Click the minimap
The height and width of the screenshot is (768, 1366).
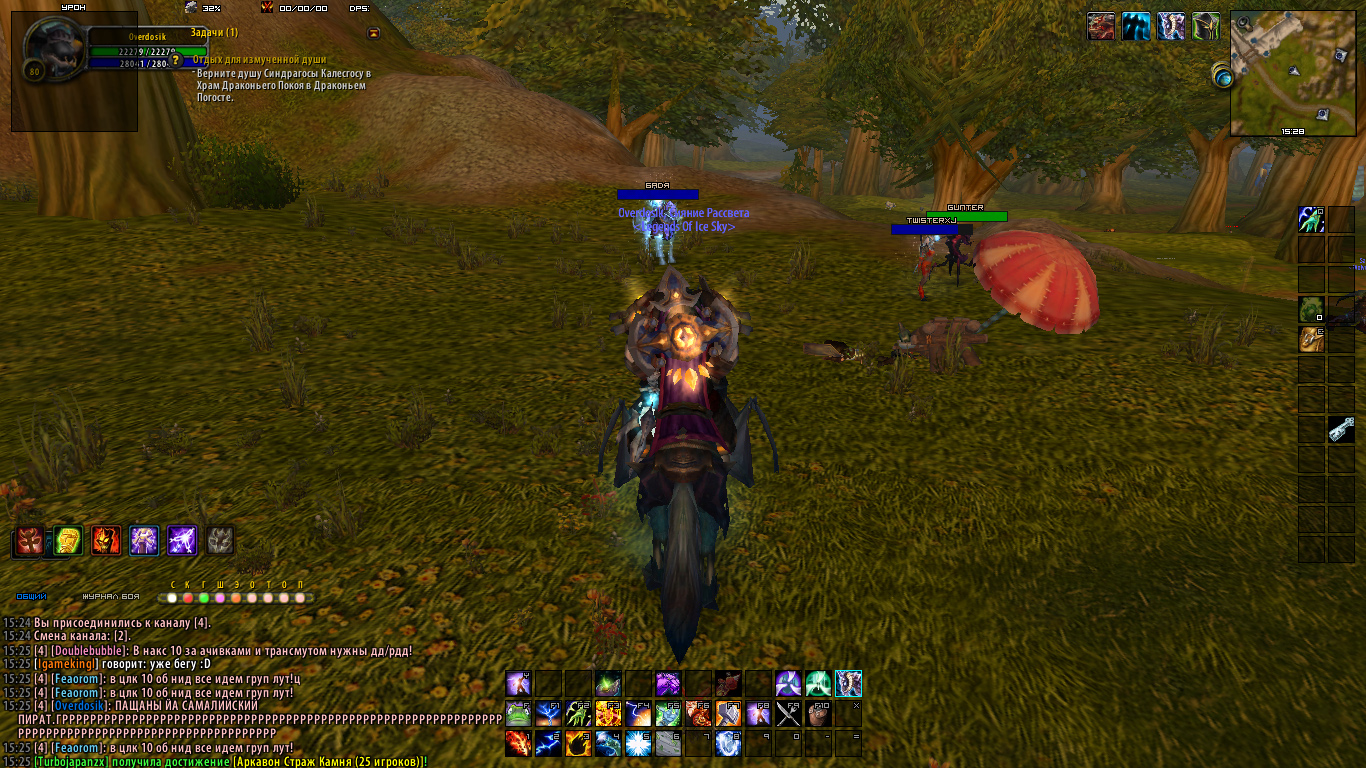[1292, 72]
